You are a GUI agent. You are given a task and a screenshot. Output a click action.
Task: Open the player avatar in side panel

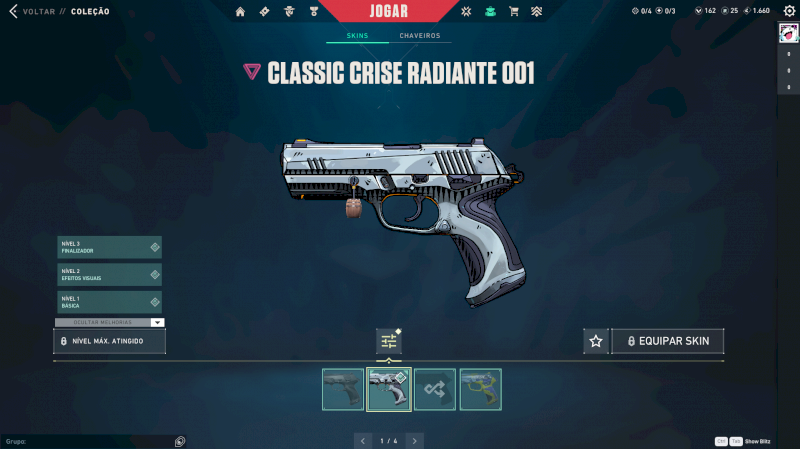(x=787, y=33)
